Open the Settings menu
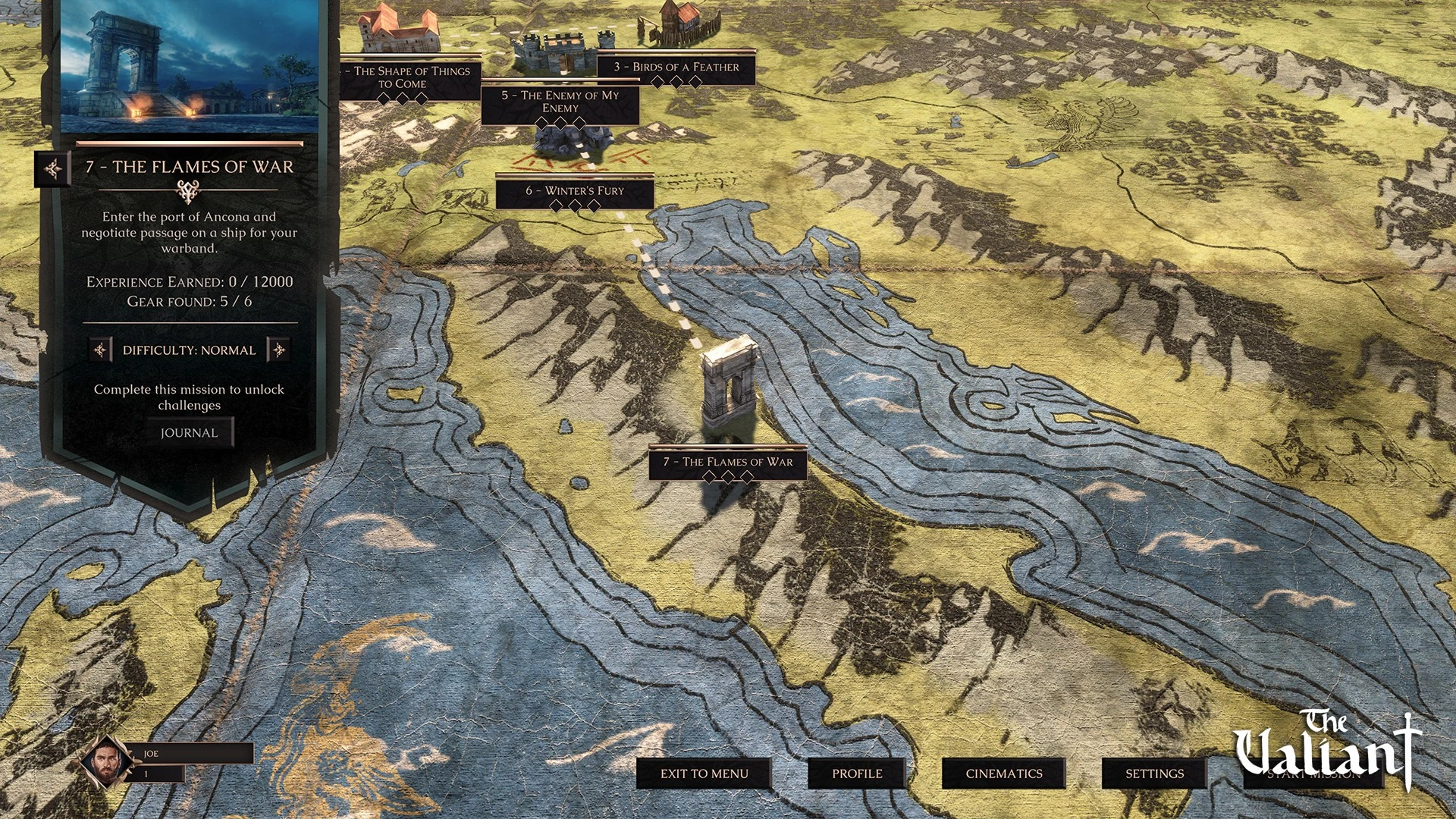Image resolution: width=1456 pixels, height=819 pixels. [1154, 773]
